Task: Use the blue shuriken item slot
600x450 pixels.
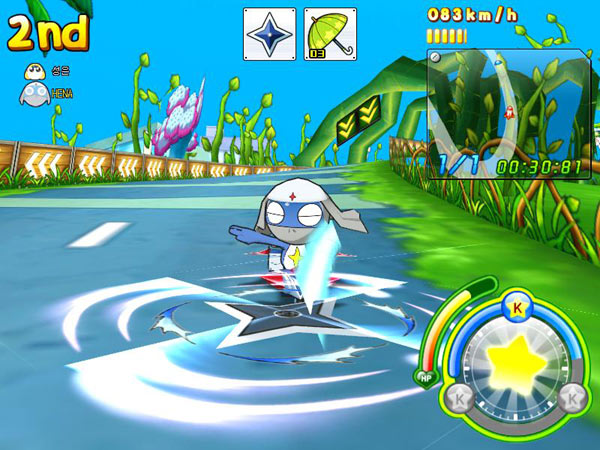Action: coord(270,34)
